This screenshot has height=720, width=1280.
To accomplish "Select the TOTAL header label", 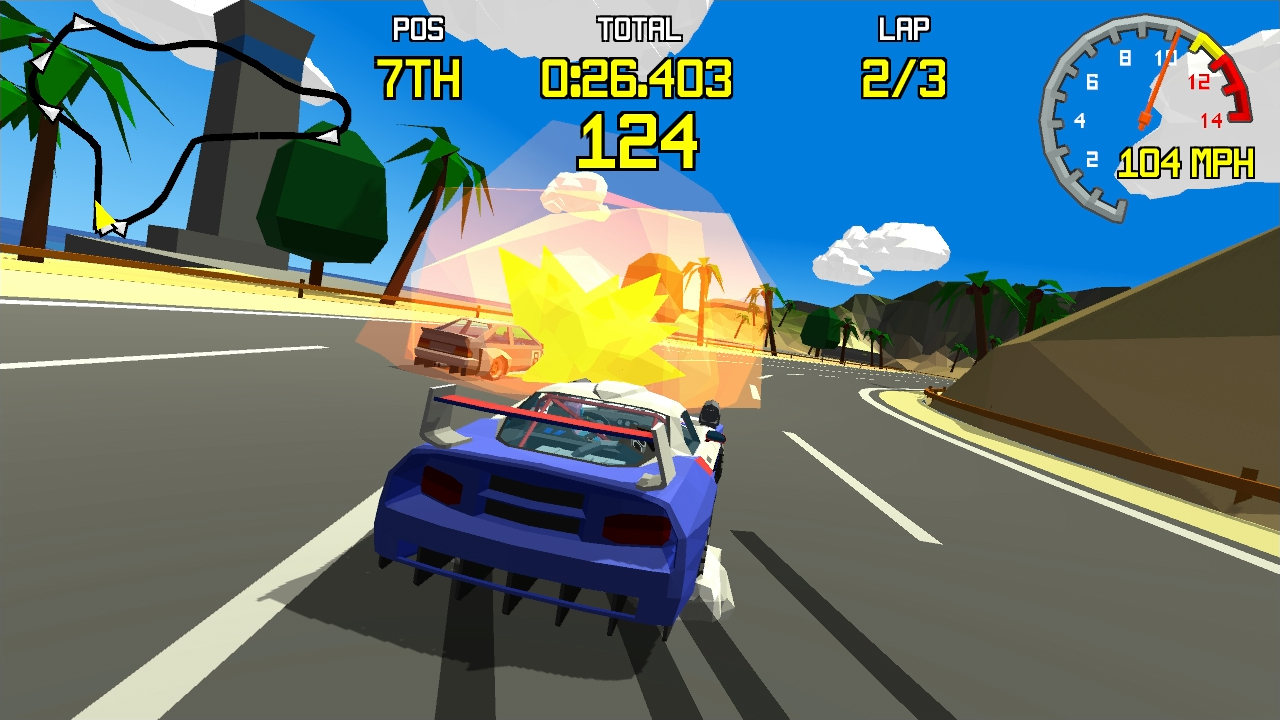I will pyautogui.click(x=637, y=30).
